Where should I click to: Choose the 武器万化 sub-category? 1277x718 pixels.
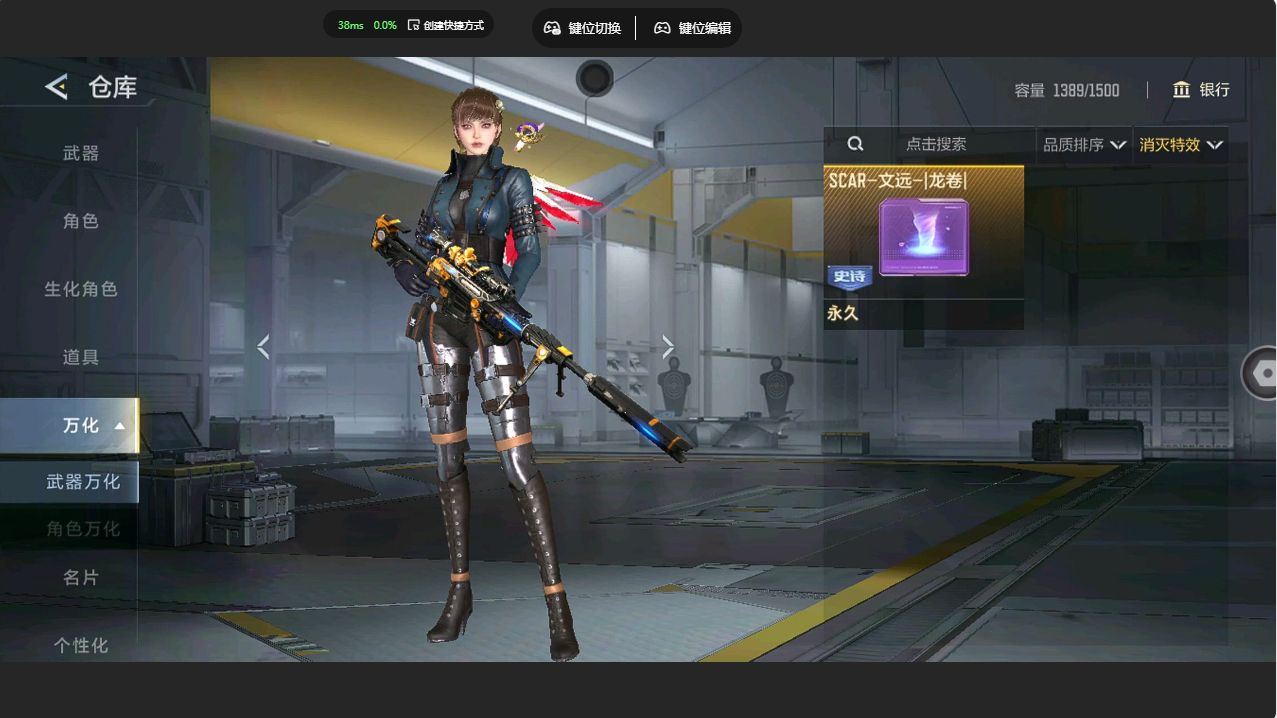point(83,482)
